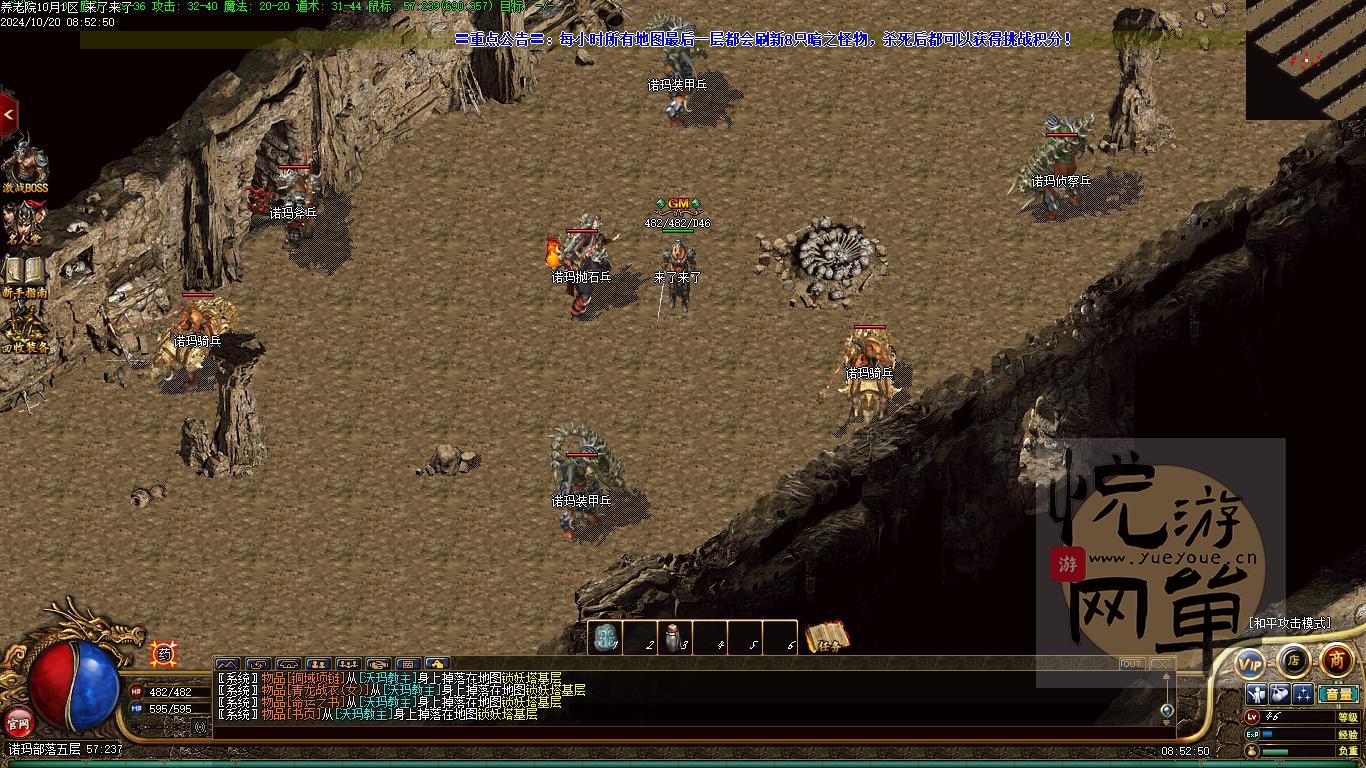Click the OUT button above chat

coord(1132,663)
